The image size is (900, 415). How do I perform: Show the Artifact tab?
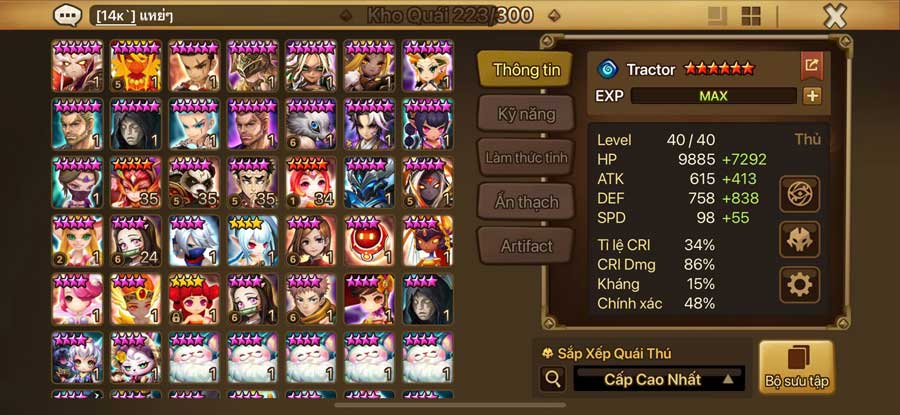tap(526, 245)
